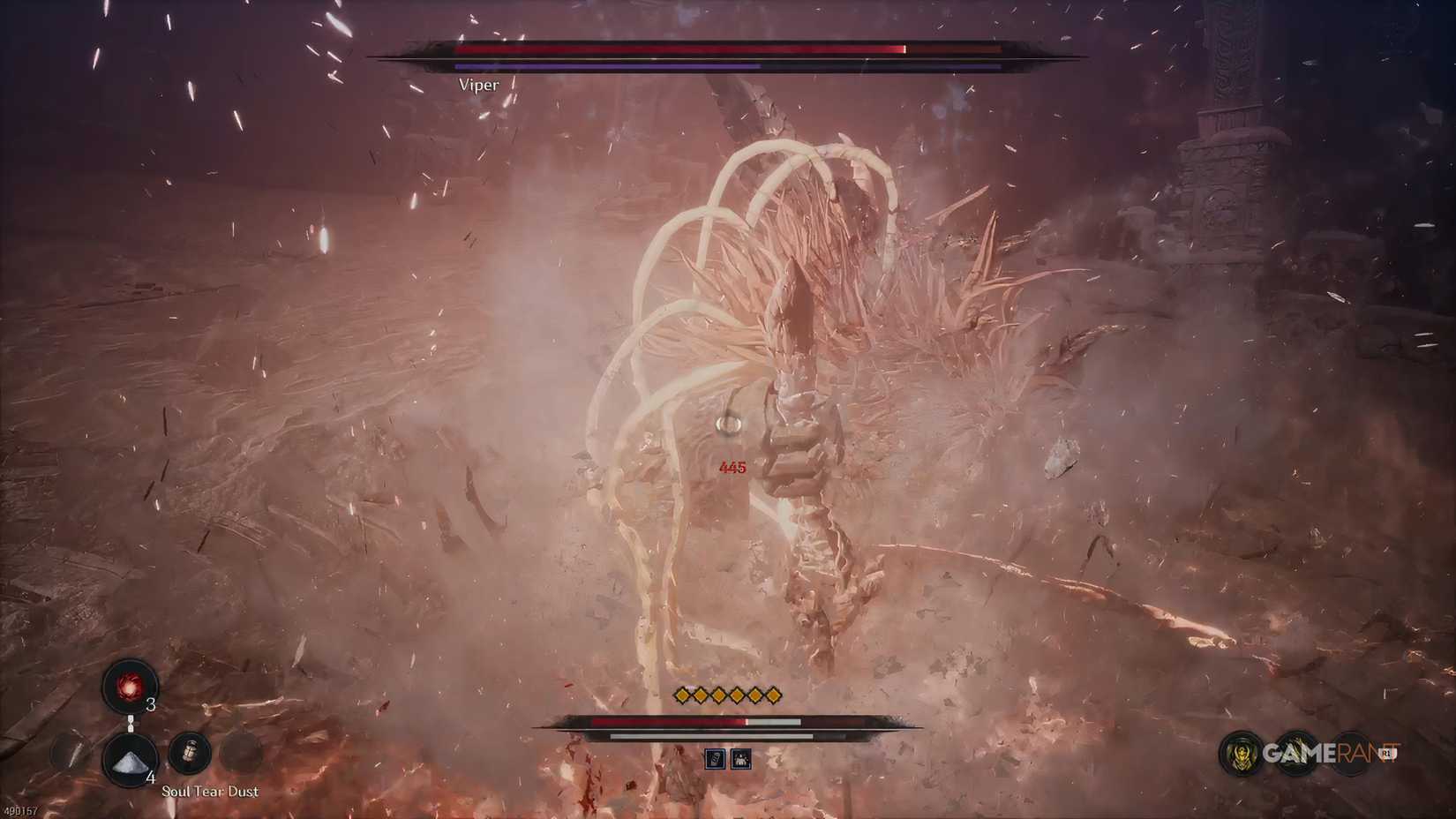Select the Umbral Lamp lantern icon
Screen dimensions: 1456x819
[190, 752]
